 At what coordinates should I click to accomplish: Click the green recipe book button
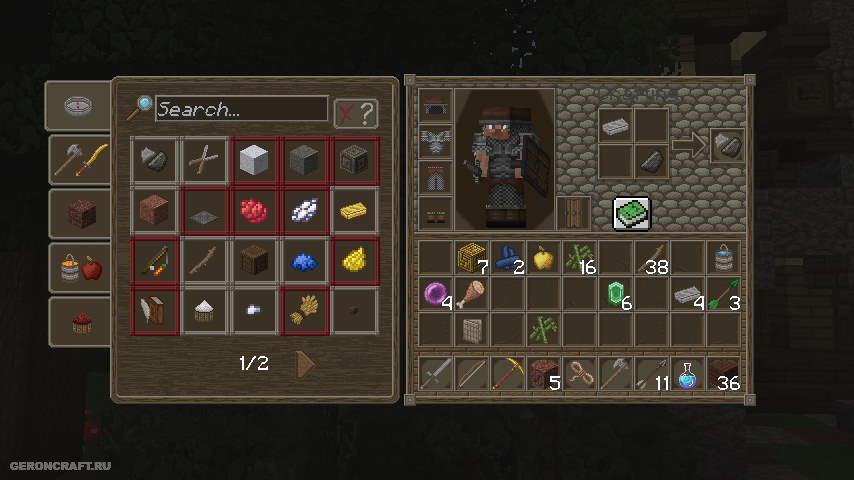pyautogui.click(x=631, y=212)
